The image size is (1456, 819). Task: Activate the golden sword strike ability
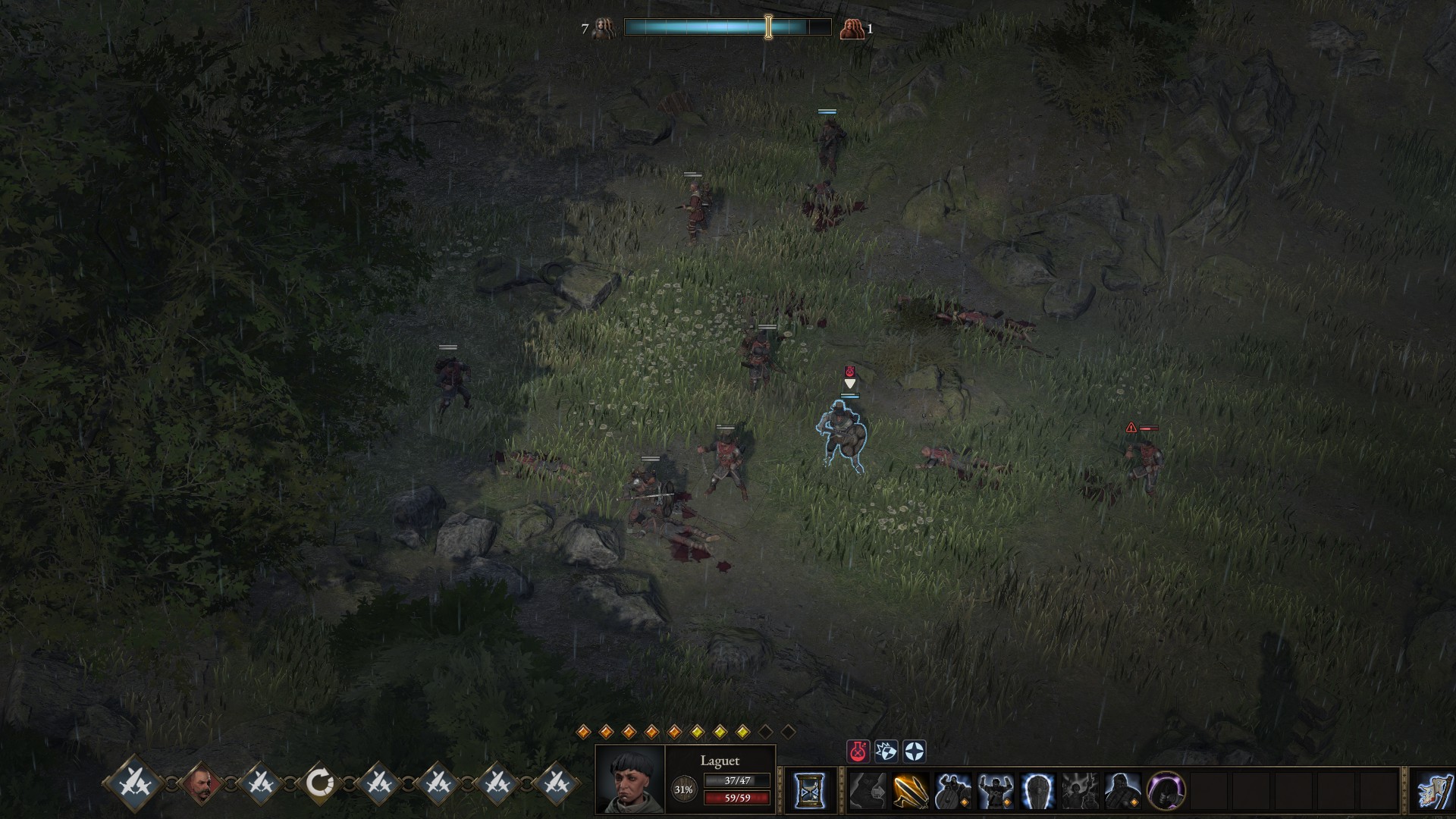[x=910, y=791]
